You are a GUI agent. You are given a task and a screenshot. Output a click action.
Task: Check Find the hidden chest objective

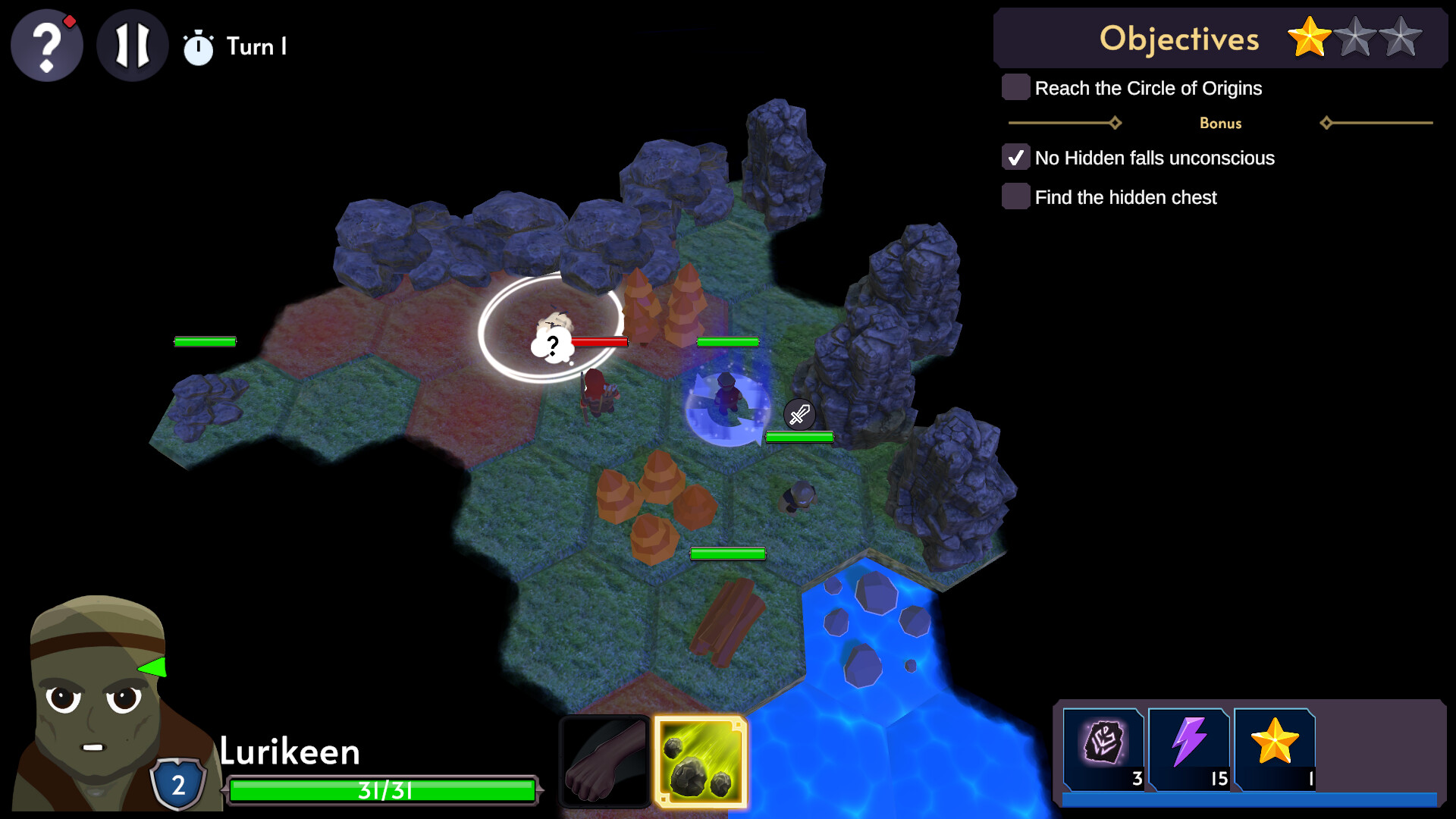pos(1015,196)
